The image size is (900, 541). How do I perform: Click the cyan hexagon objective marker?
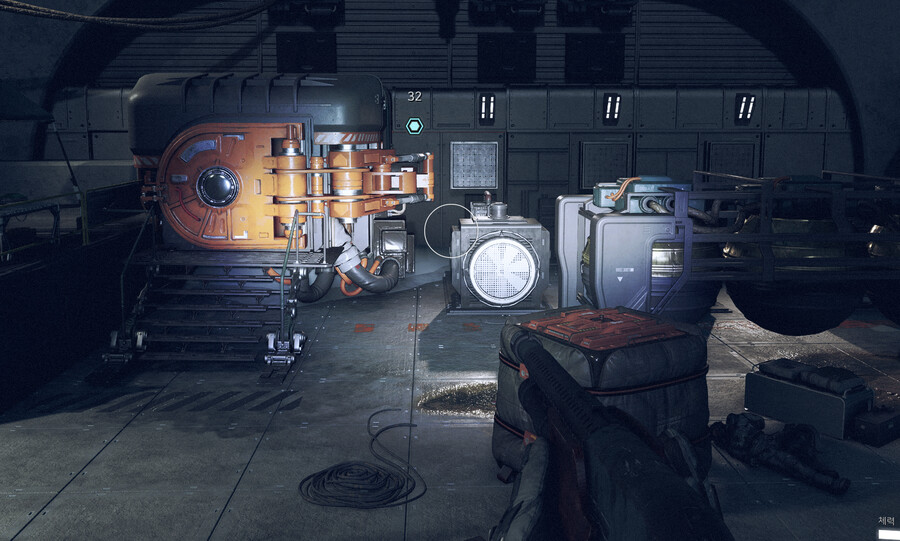414,126
